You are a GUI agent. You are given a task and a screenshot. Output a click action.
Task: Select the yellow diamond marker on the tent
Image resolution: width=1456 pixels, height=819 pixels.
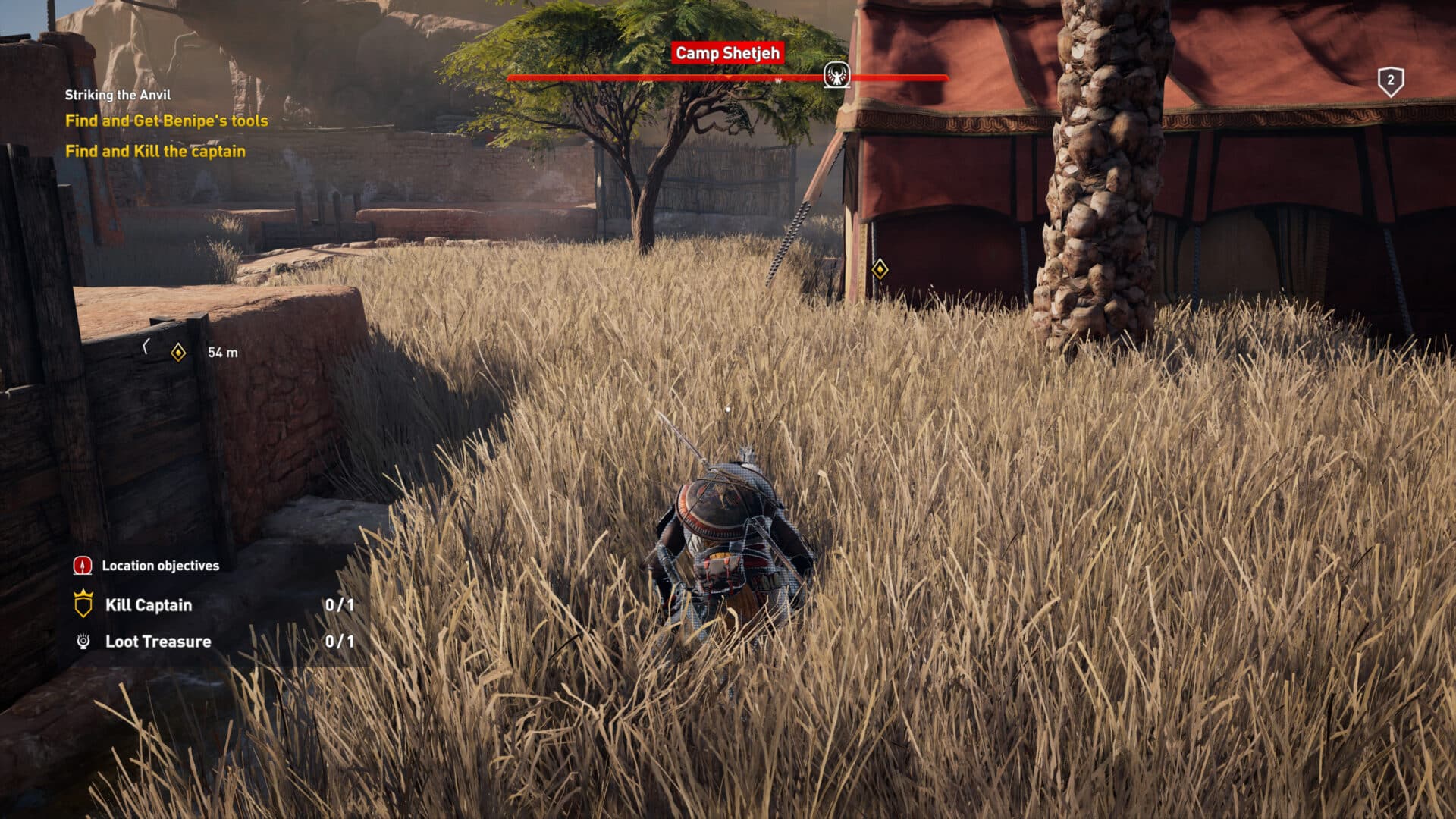pyautogui.click(x=879, y=268)
